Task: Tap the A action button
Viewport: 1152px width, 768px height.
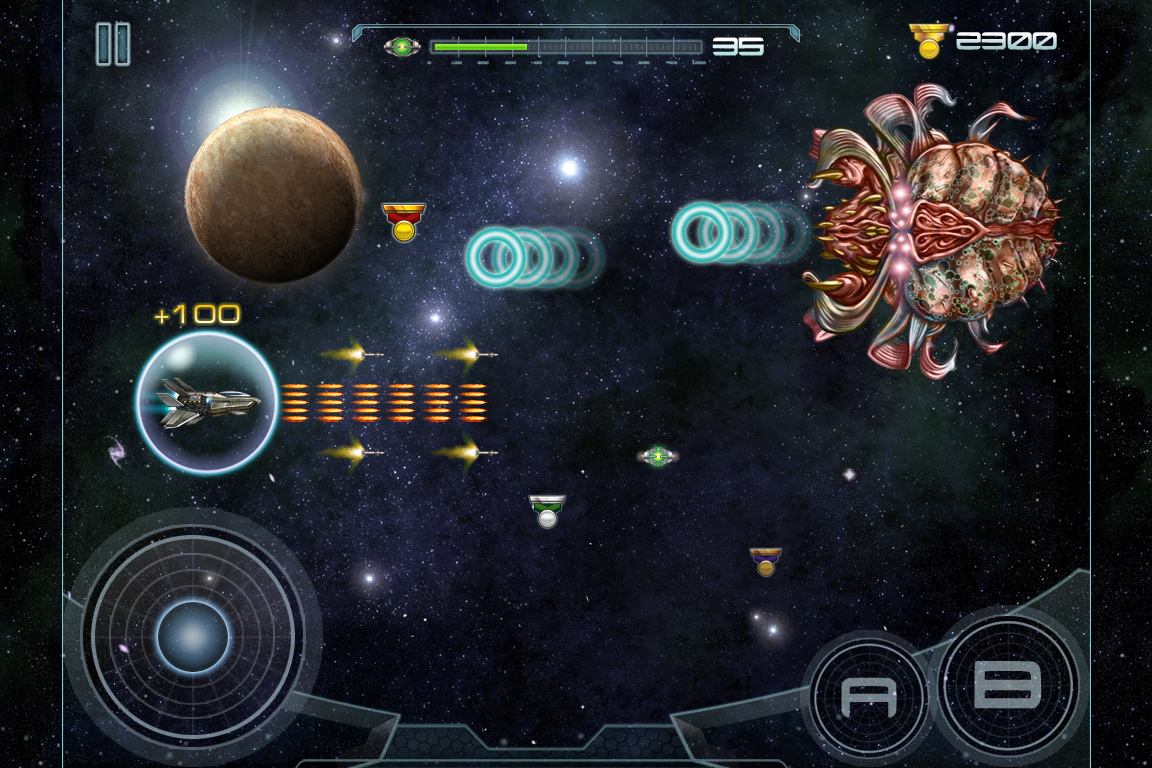Action: tap(868, 696)
